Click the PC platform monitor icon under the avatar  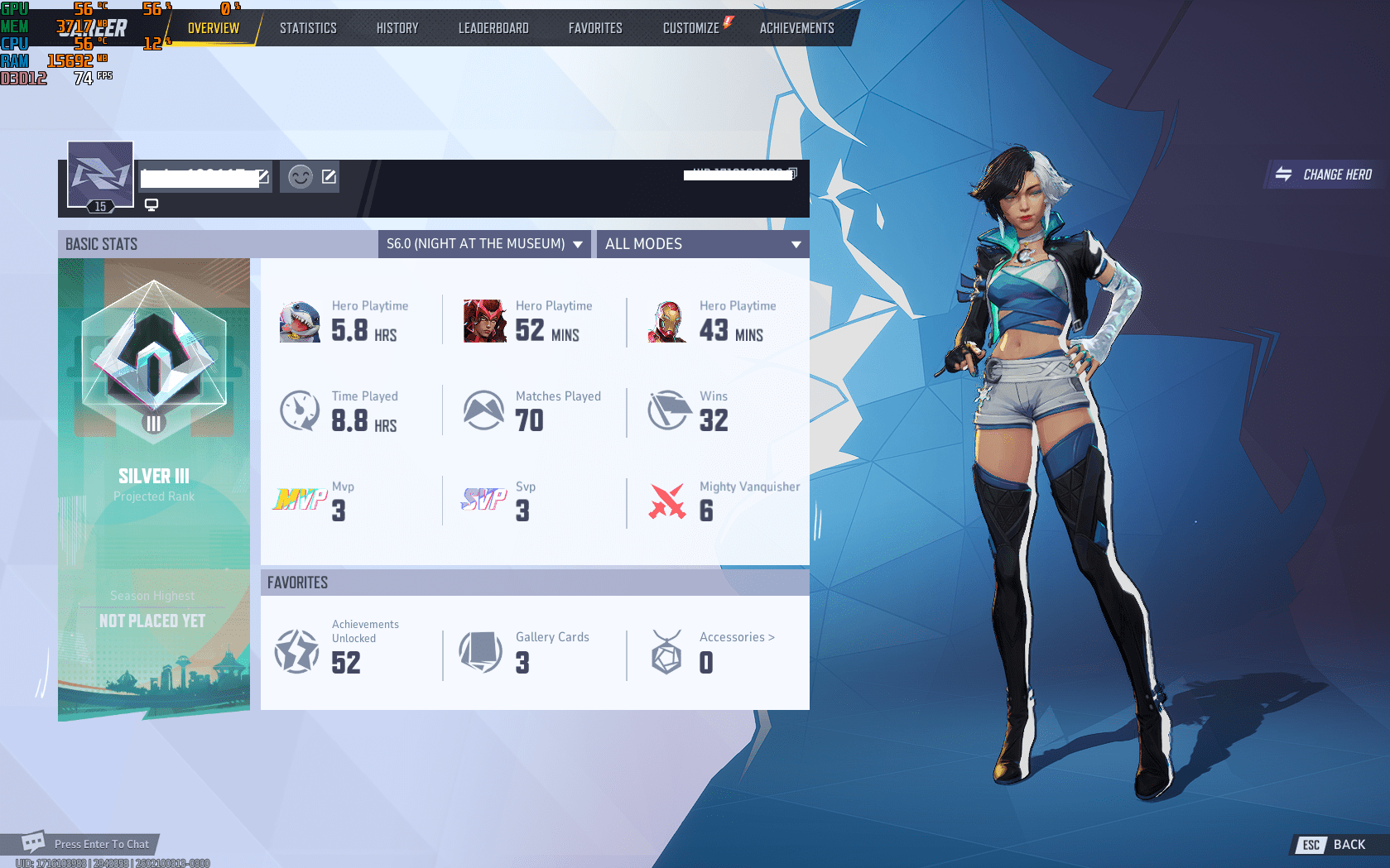(152, 204)
